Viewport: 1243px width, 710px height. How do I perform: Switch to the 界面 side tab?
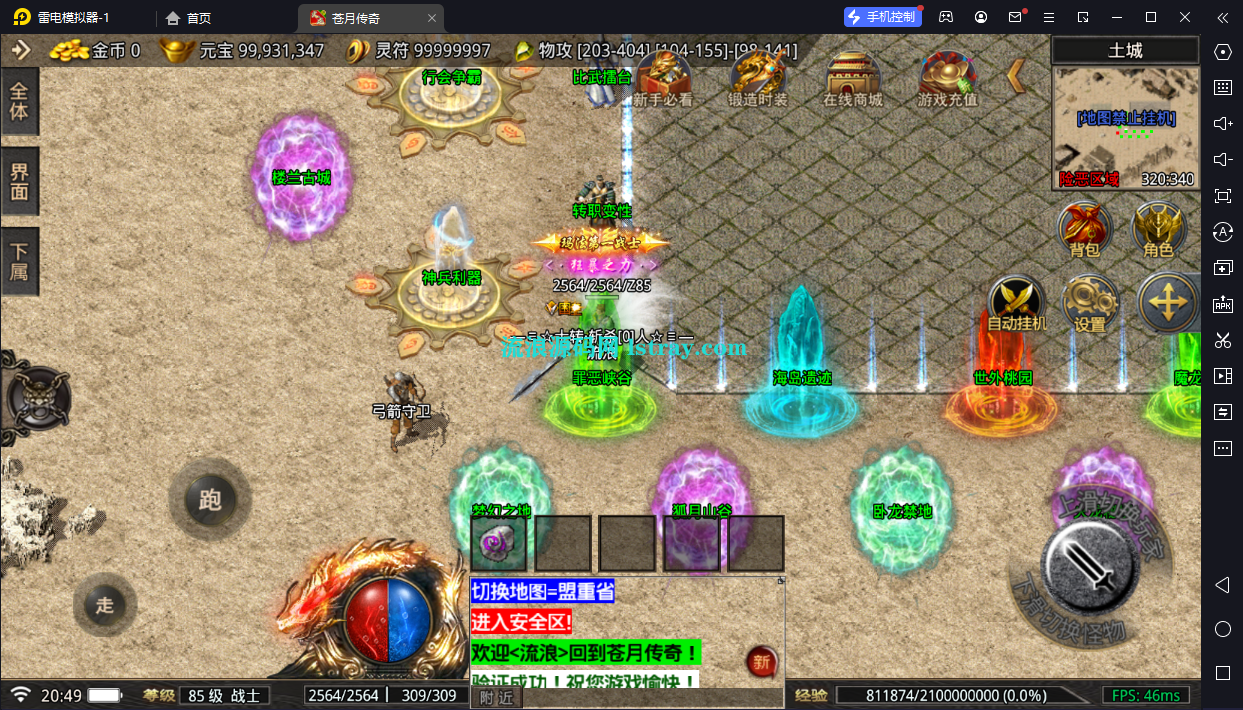pyautogui.click(x=19, y=181)
